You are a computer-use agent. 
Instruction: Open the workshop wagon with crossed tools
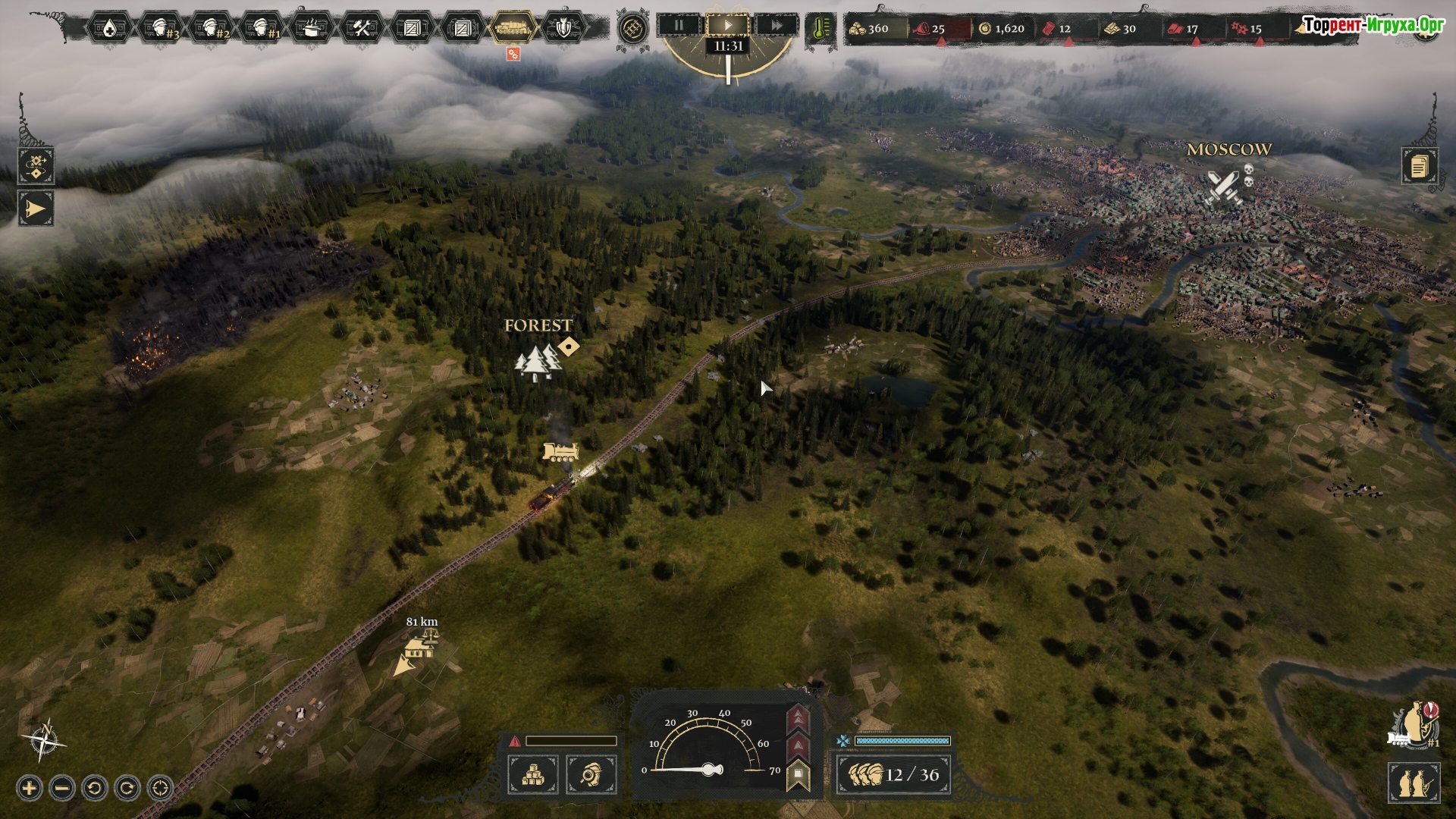tap(362, 29)
